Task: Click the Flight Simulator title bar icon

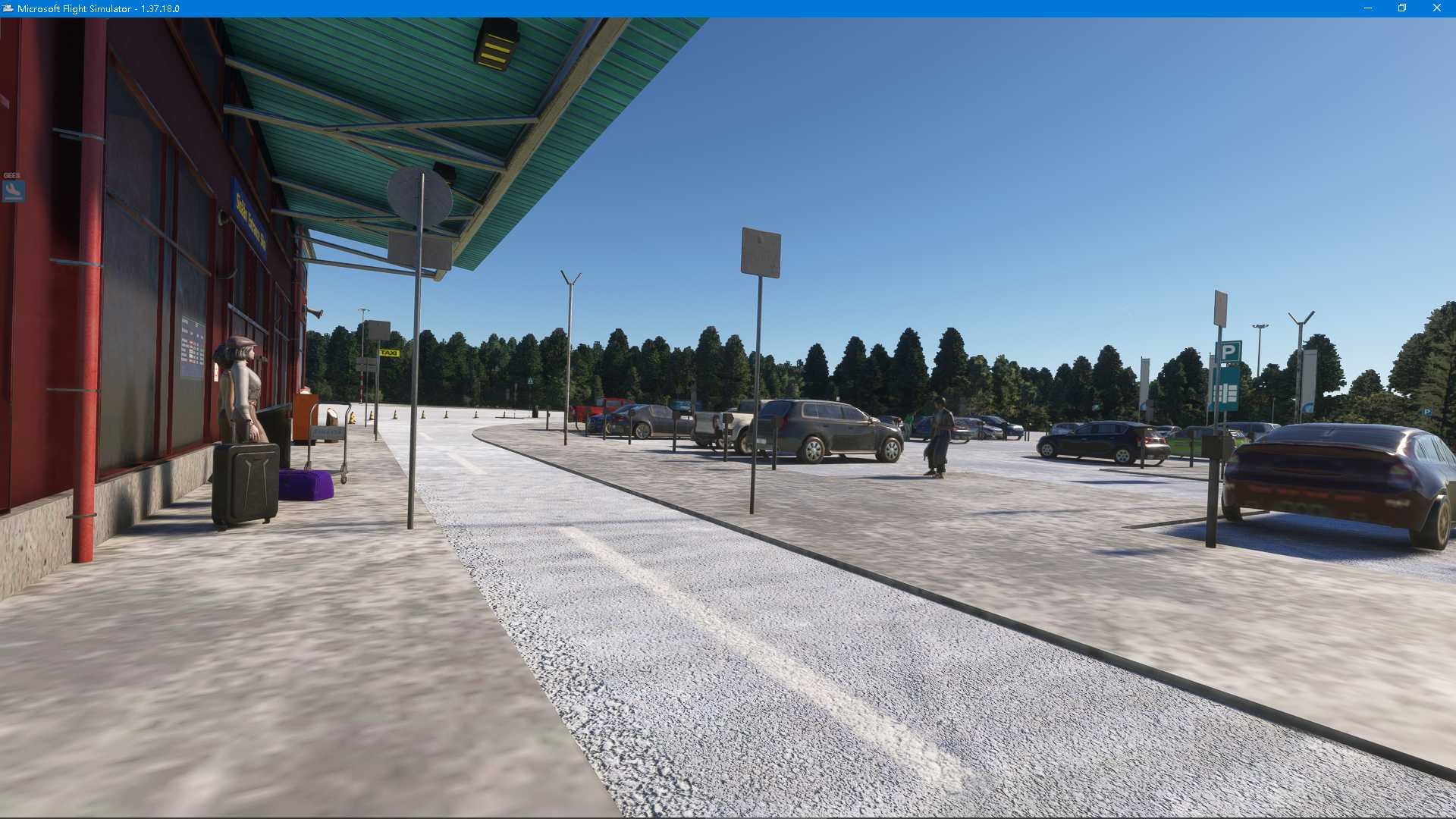Action: click(8, 8)
